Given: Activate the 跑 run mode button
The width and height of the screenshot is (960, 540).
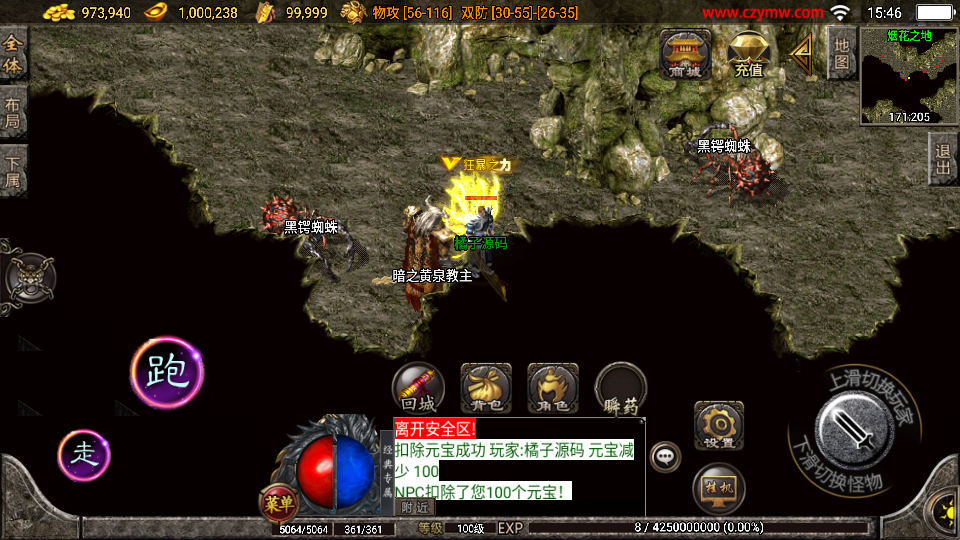Looking at the screenshot, I should (166, 372).
